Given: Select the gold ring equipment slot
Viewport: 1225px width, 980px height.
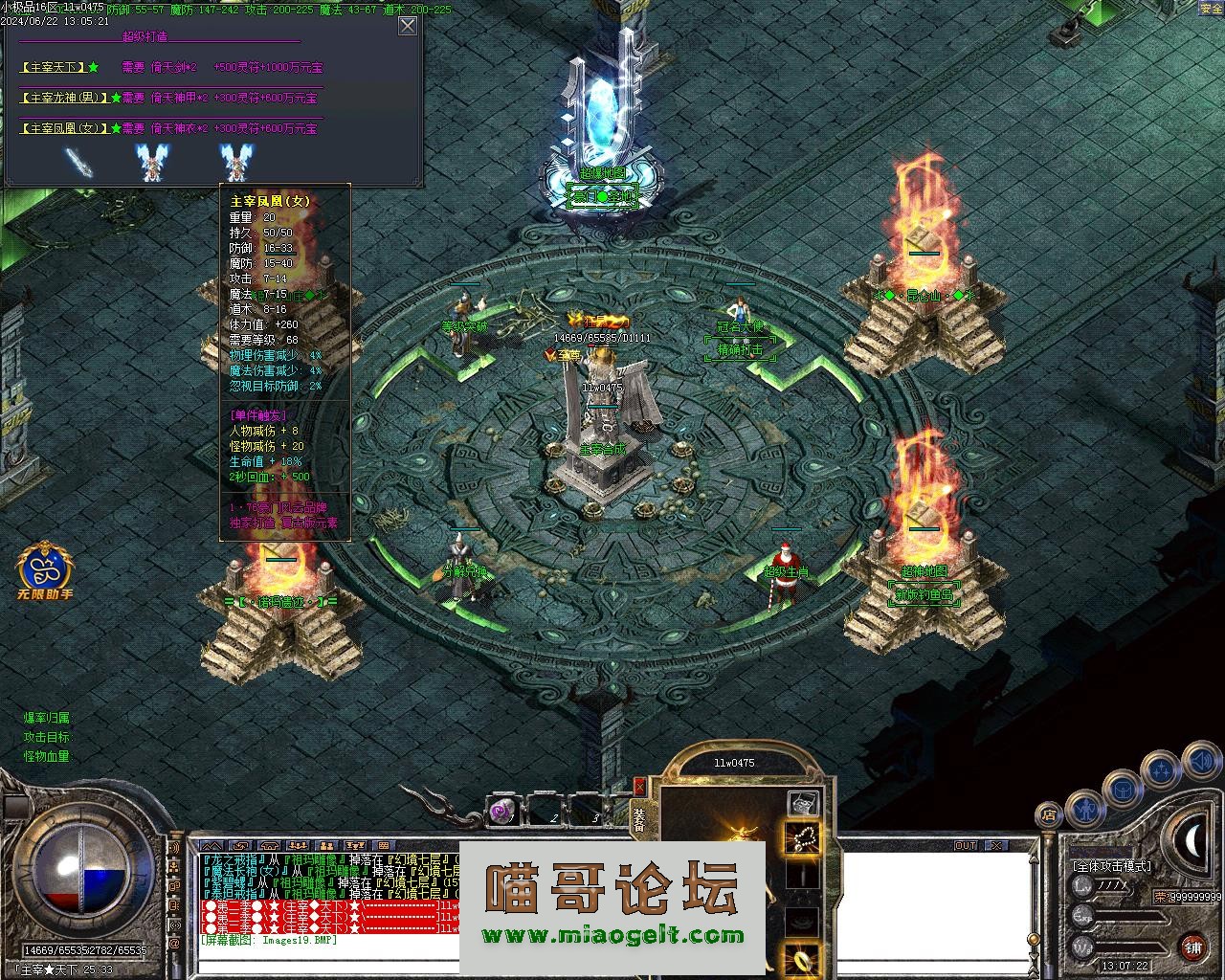Looking at the screenshot, I should [x=802, y=956].
